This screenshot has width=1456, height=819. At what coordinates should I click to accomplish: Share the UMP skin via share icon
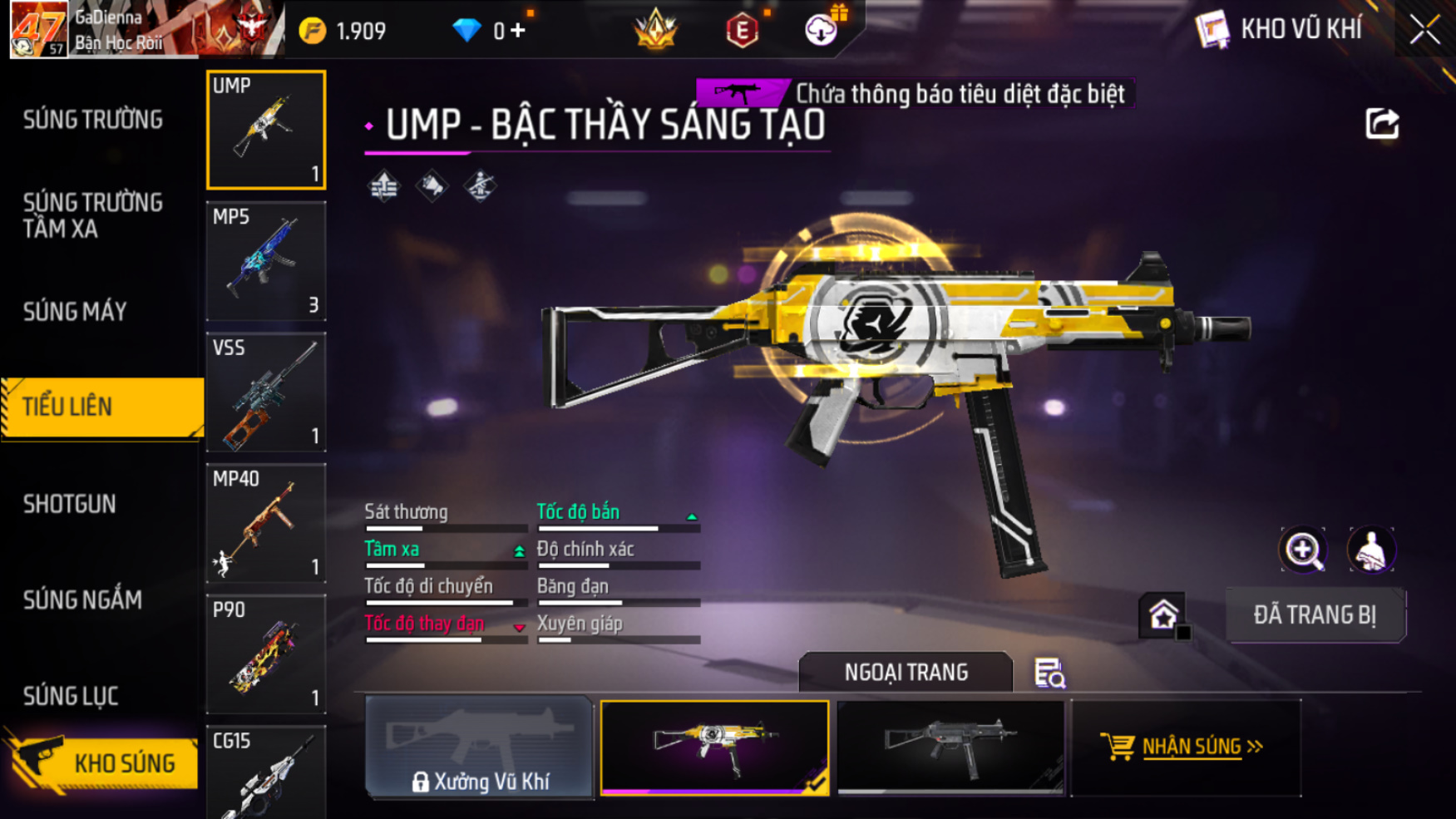1382,124
